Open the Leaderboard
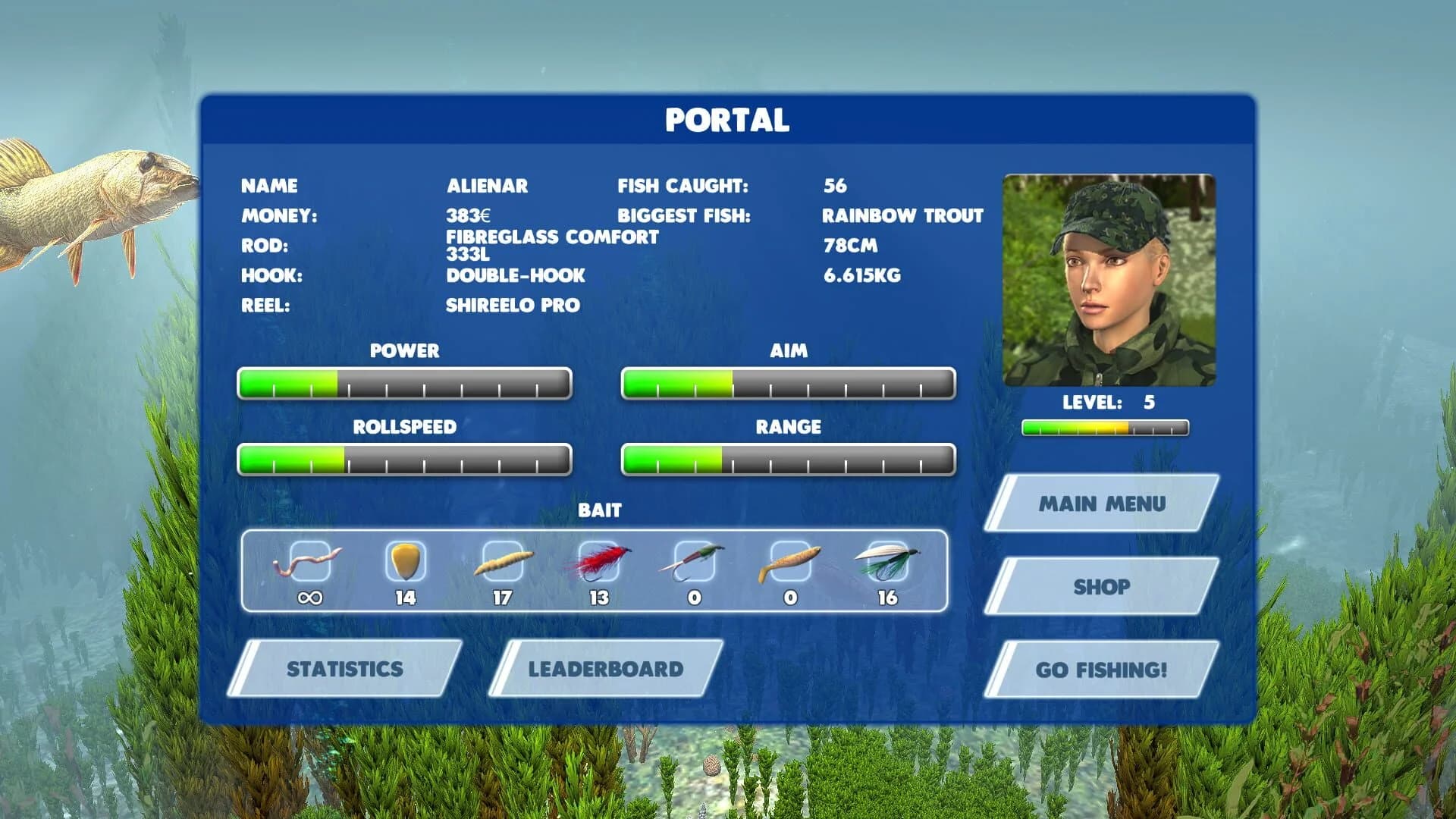Image resolution: width=1456 pixels, height=819 pixels. pos(605,669)
